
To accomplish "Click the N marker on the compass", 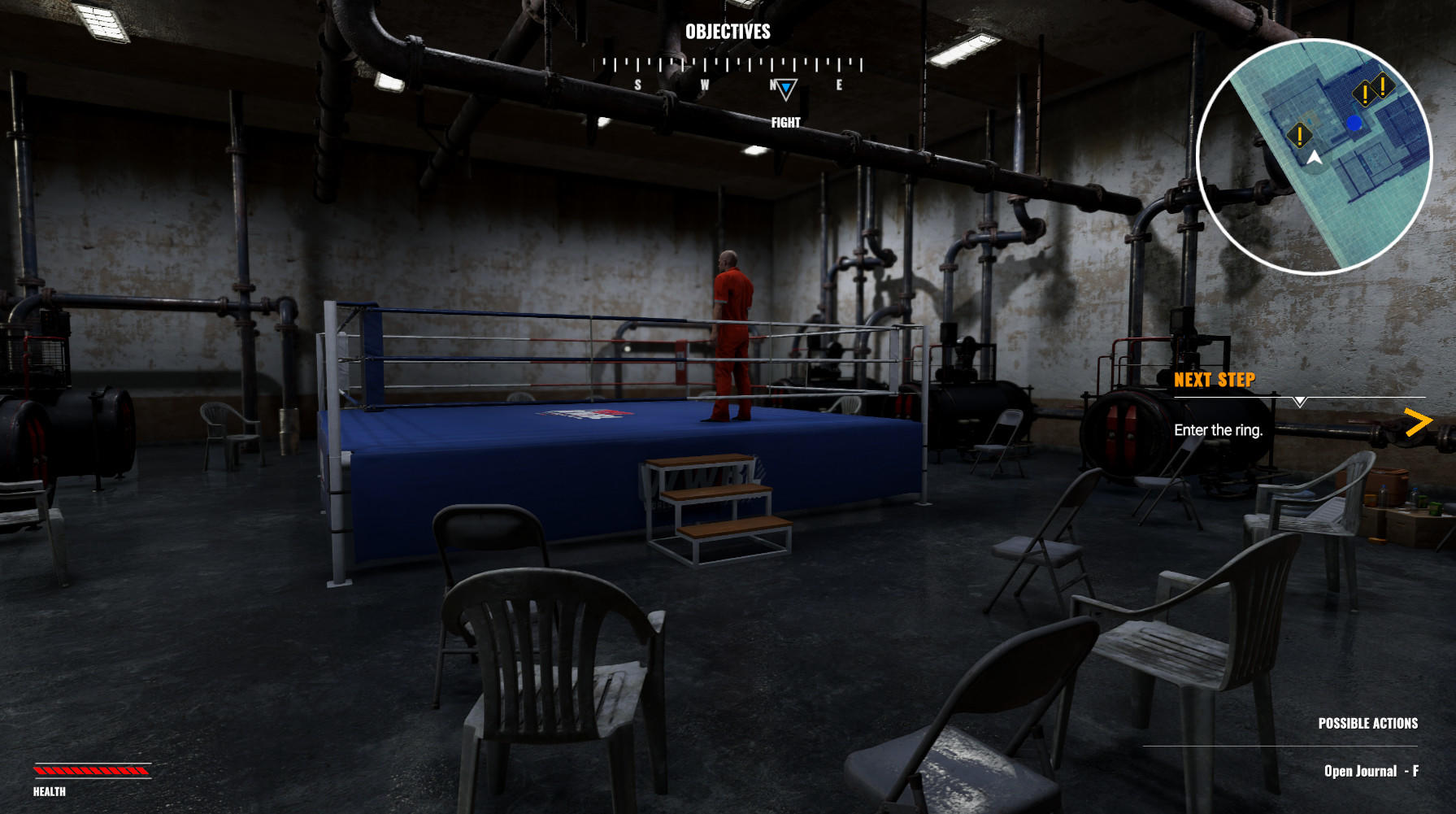I will pos(772,84).
